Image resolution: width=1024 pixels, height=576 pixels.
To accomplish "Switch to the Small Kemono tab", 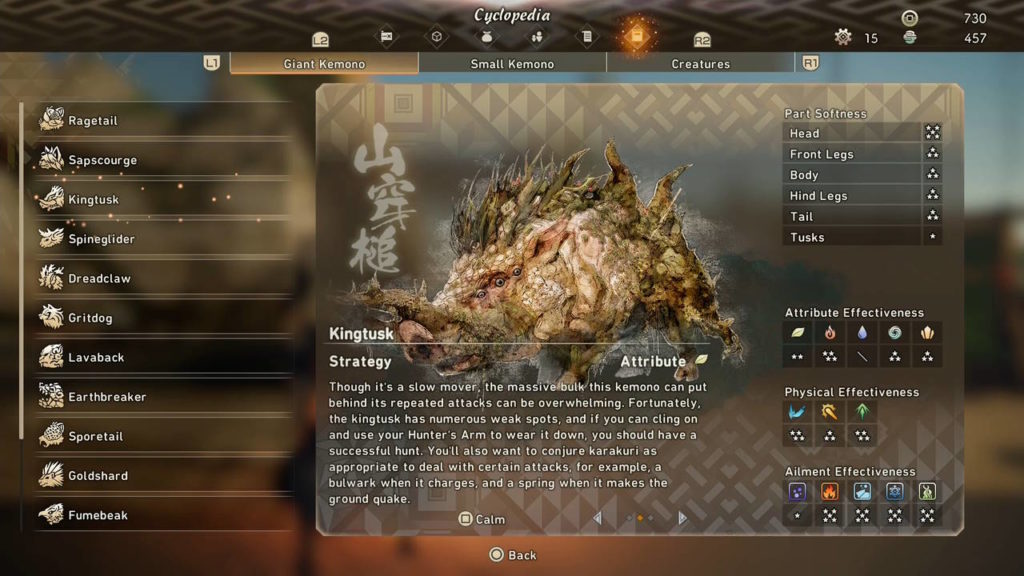I will click(x=512, y=64).
